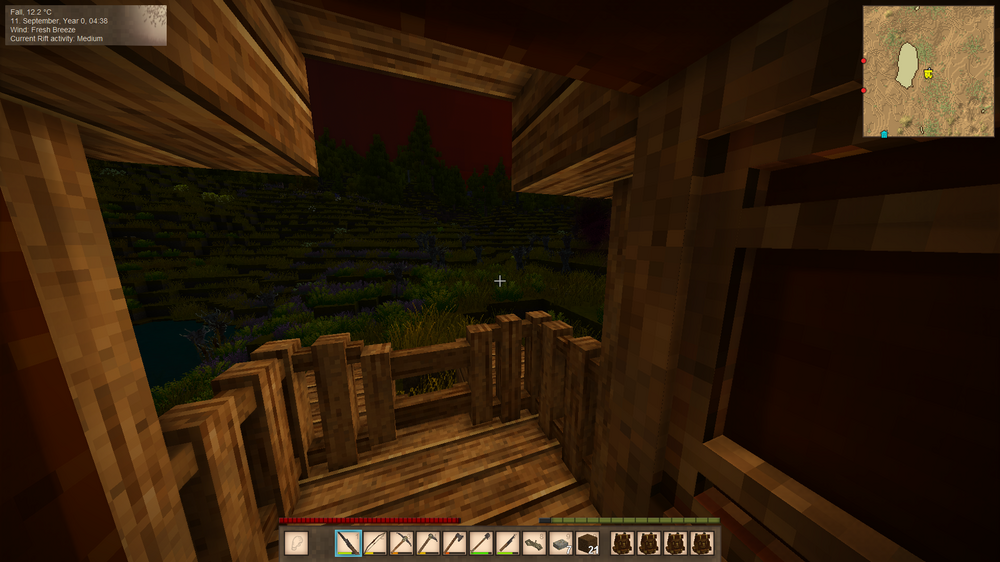The image size is (1000, 562).
Task: Select the shovel hotbar slot
Action: tap(481, 543)
